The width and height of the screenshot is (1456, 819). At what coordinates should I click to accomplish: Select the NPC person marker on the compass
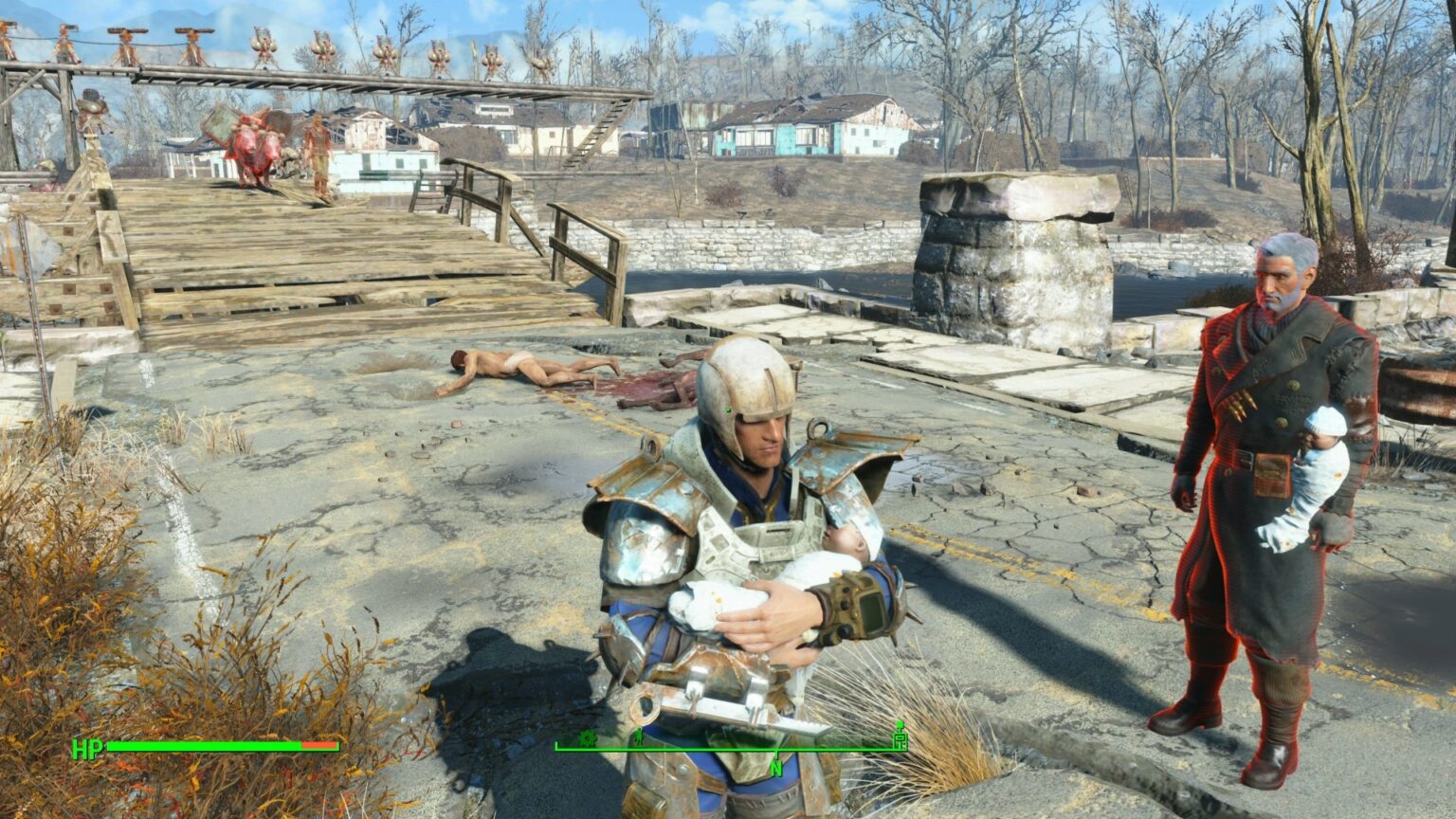[x=640, y=737]
